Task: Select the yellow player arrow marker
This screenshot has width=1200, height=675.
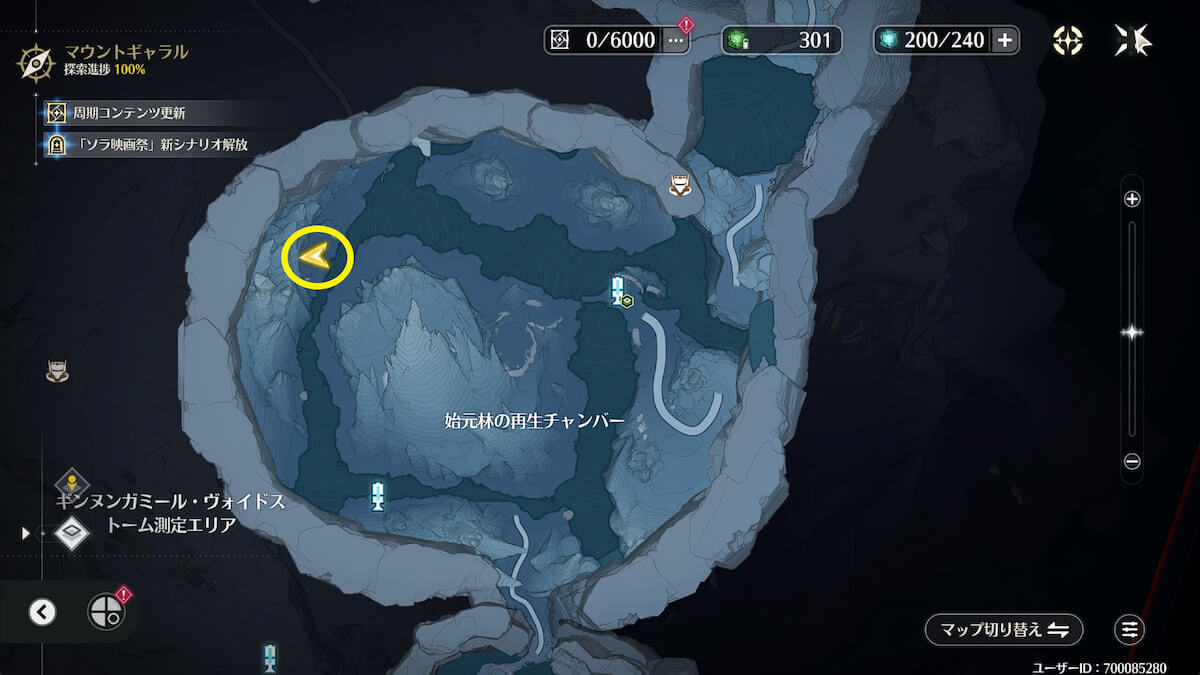Action: (x=317, y=259)
